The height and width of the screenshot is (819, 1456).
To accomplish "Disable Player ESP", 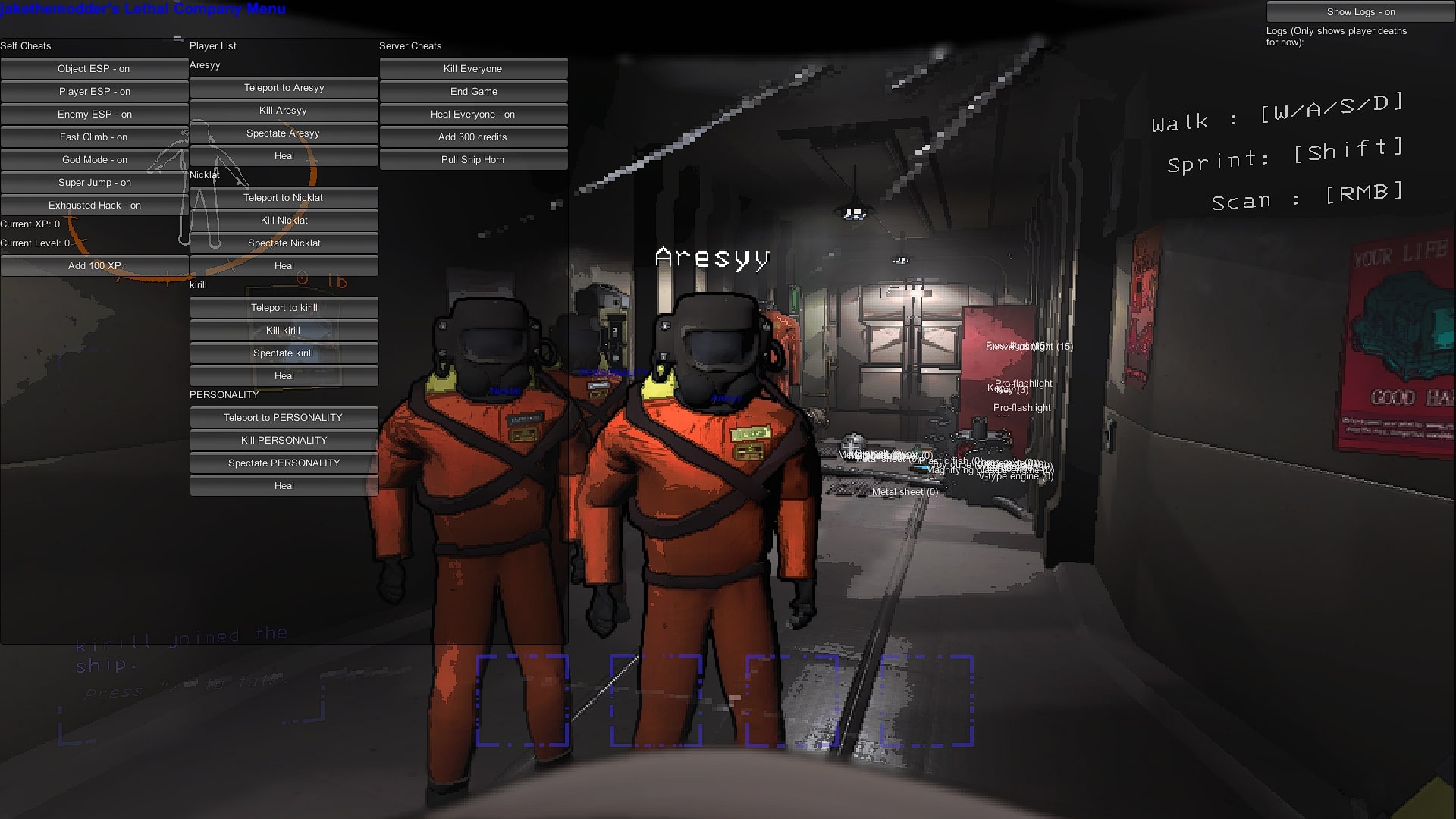I will point(94,92).
